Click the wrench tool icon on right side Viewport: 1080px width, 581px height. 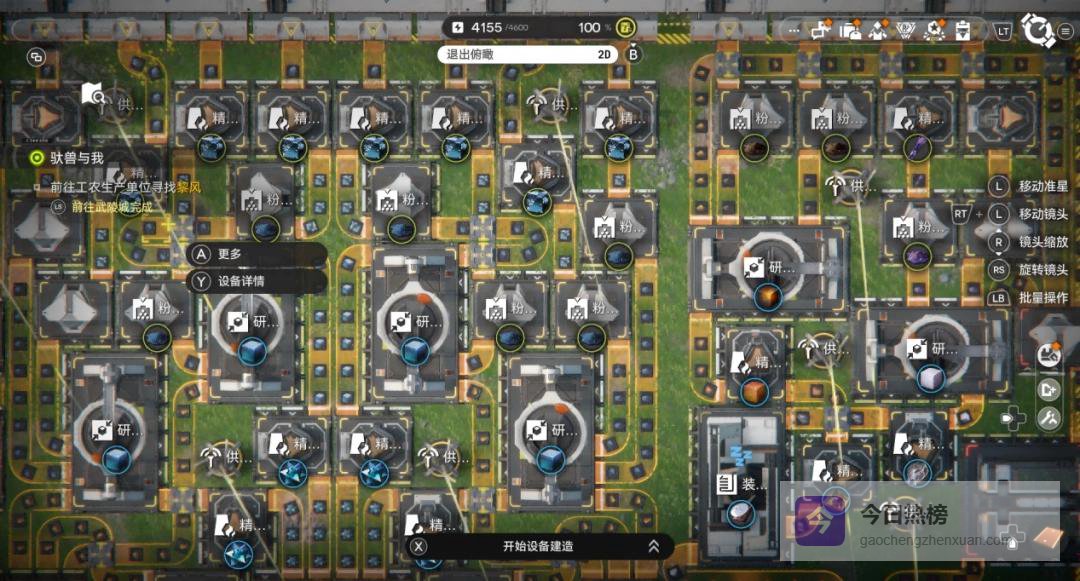pos(1049,418)
